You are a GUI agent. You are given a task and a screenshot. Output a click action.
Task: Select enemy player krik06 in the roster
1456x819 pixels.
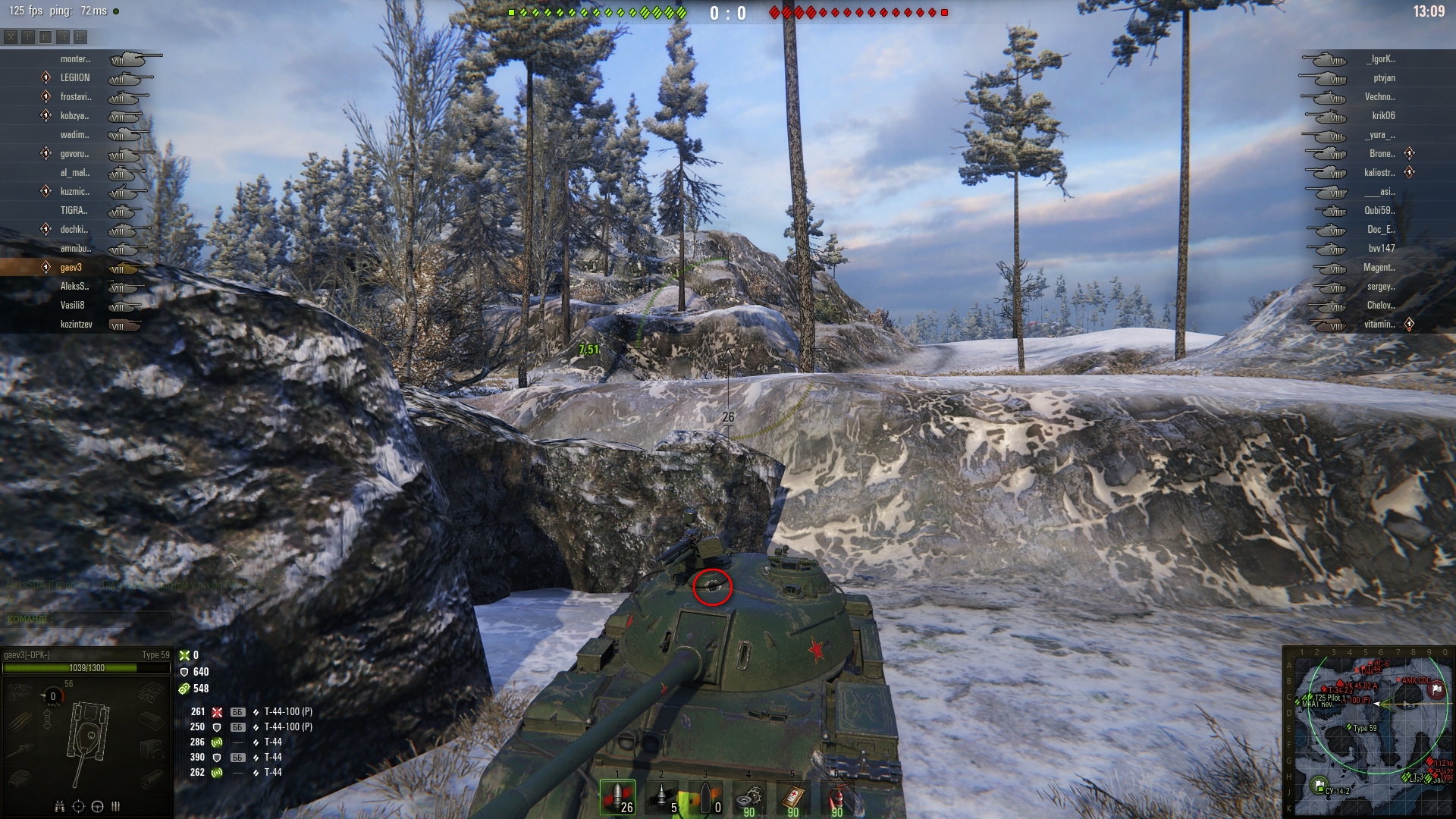1383,116
